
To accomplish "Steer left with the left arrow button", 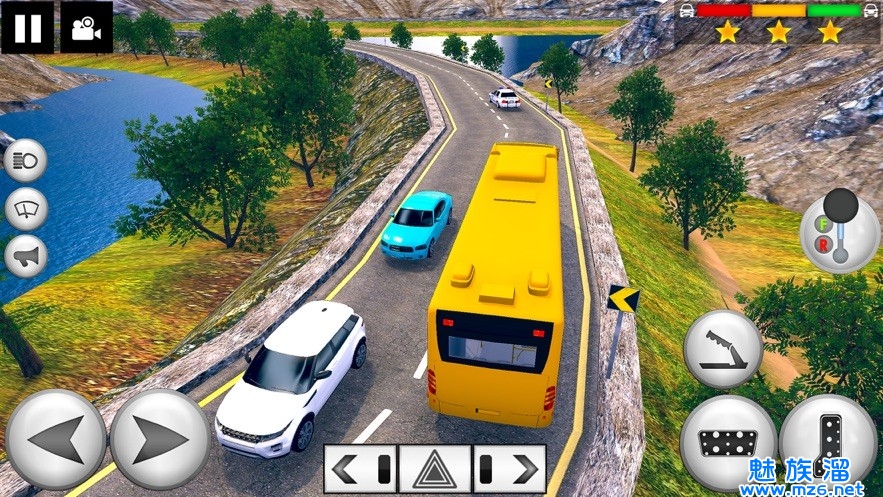I will pos(56,439).
